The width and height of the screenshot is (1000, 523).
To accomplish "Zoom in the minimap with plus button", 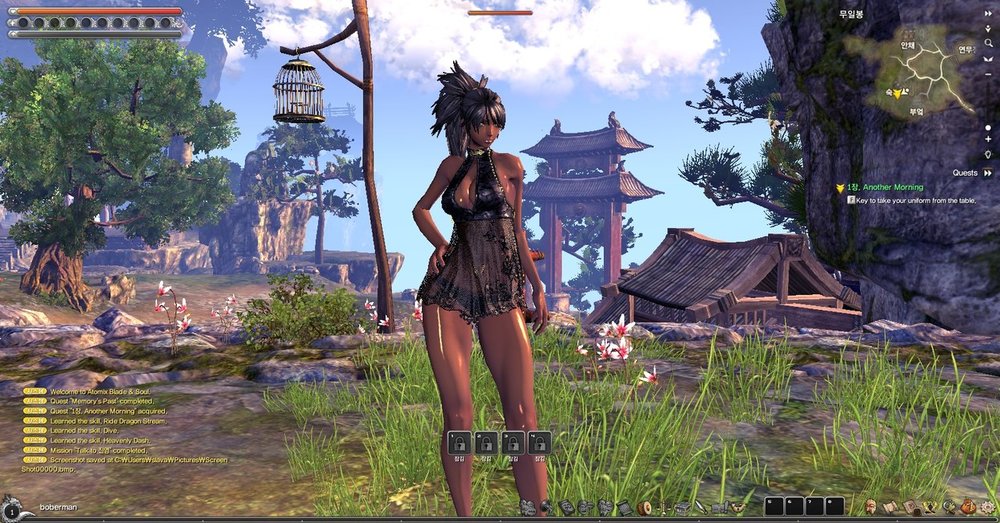I will point(988,139).
